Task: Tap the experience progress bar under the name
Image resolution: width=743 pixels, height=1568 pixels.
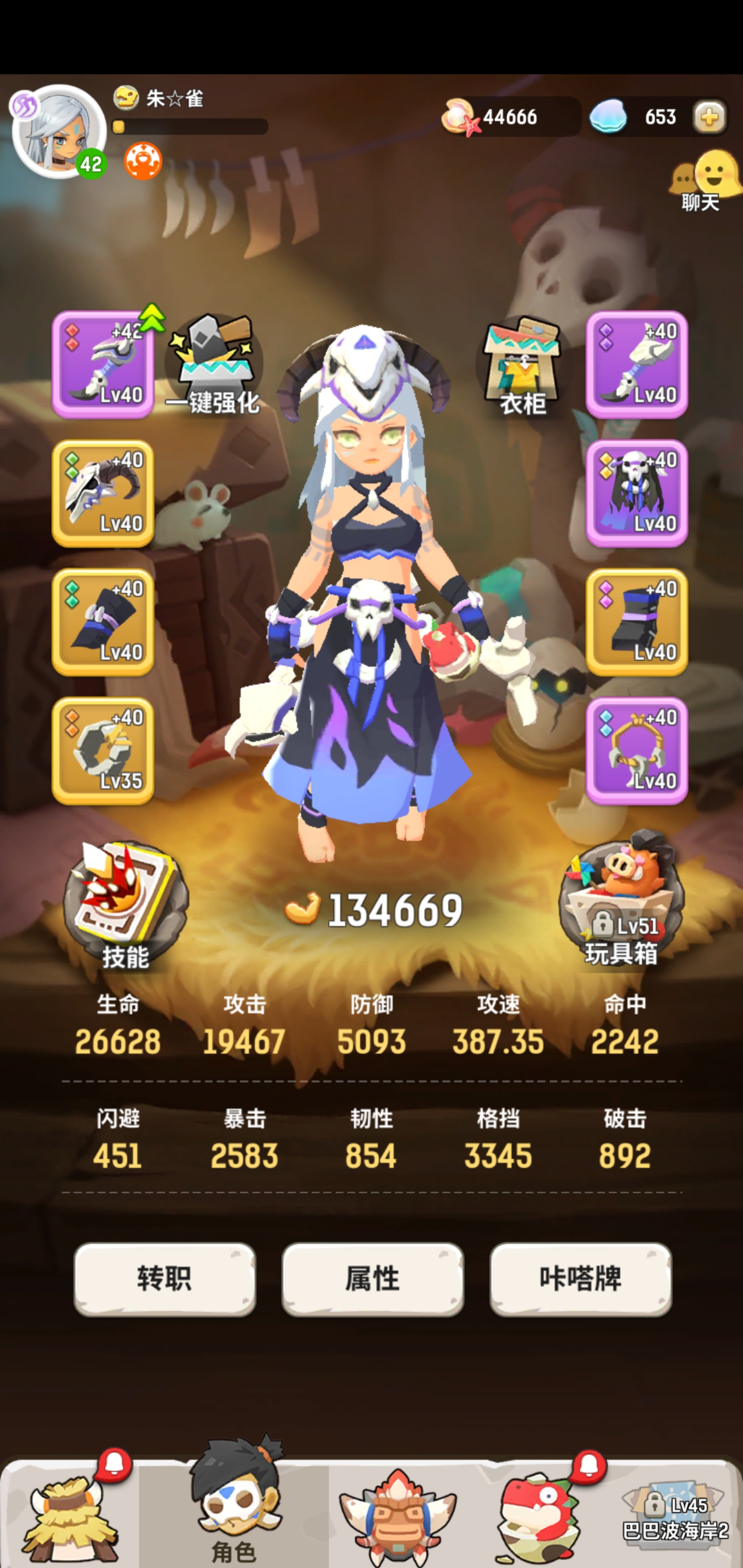Action: tap(189, 126)
